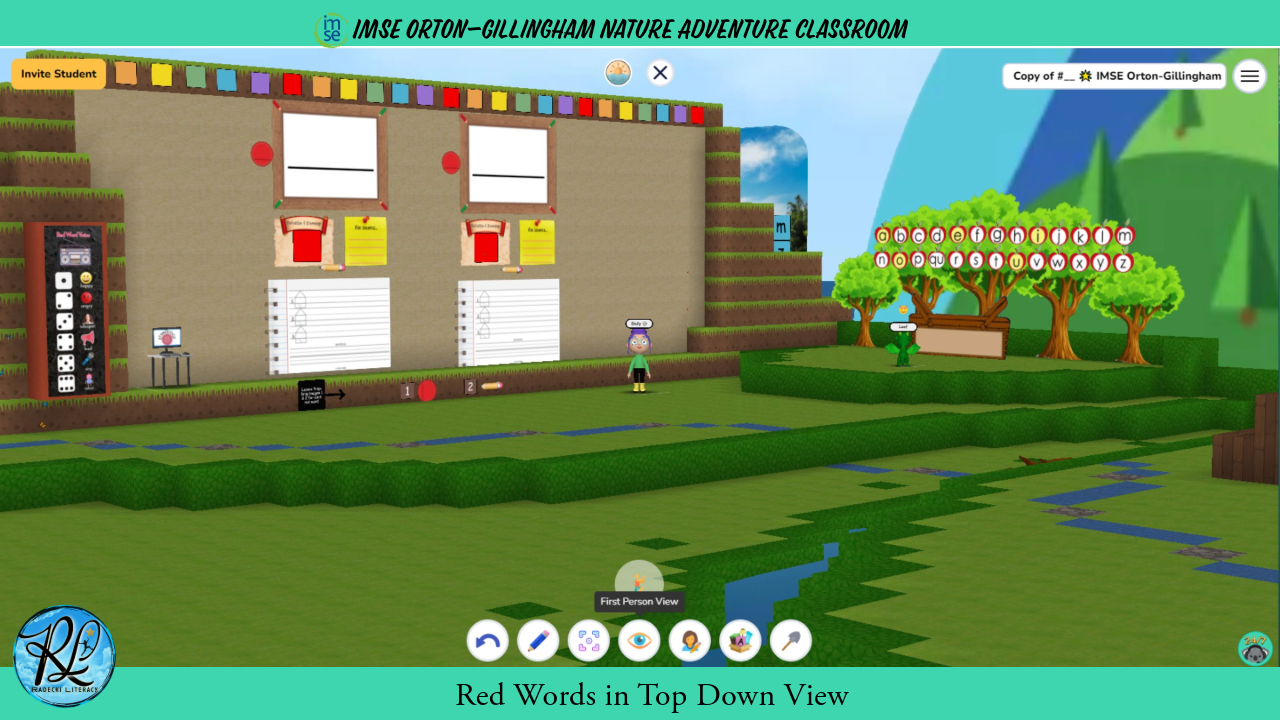Select the Undo arrow tool
The height and width of the screenshot is (720, 1280).
point(487,640)
